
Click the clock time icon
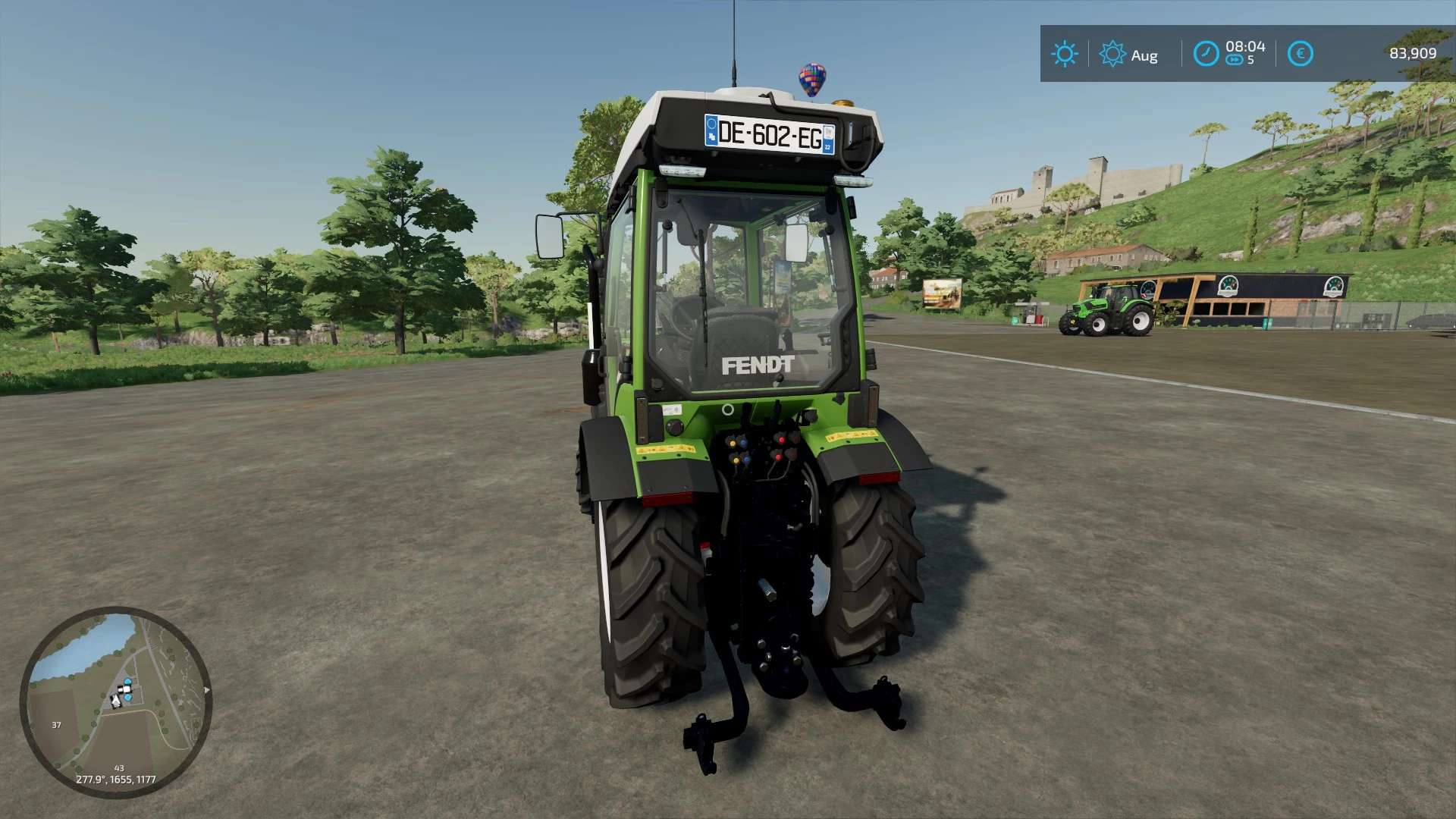click(1206, 54)
